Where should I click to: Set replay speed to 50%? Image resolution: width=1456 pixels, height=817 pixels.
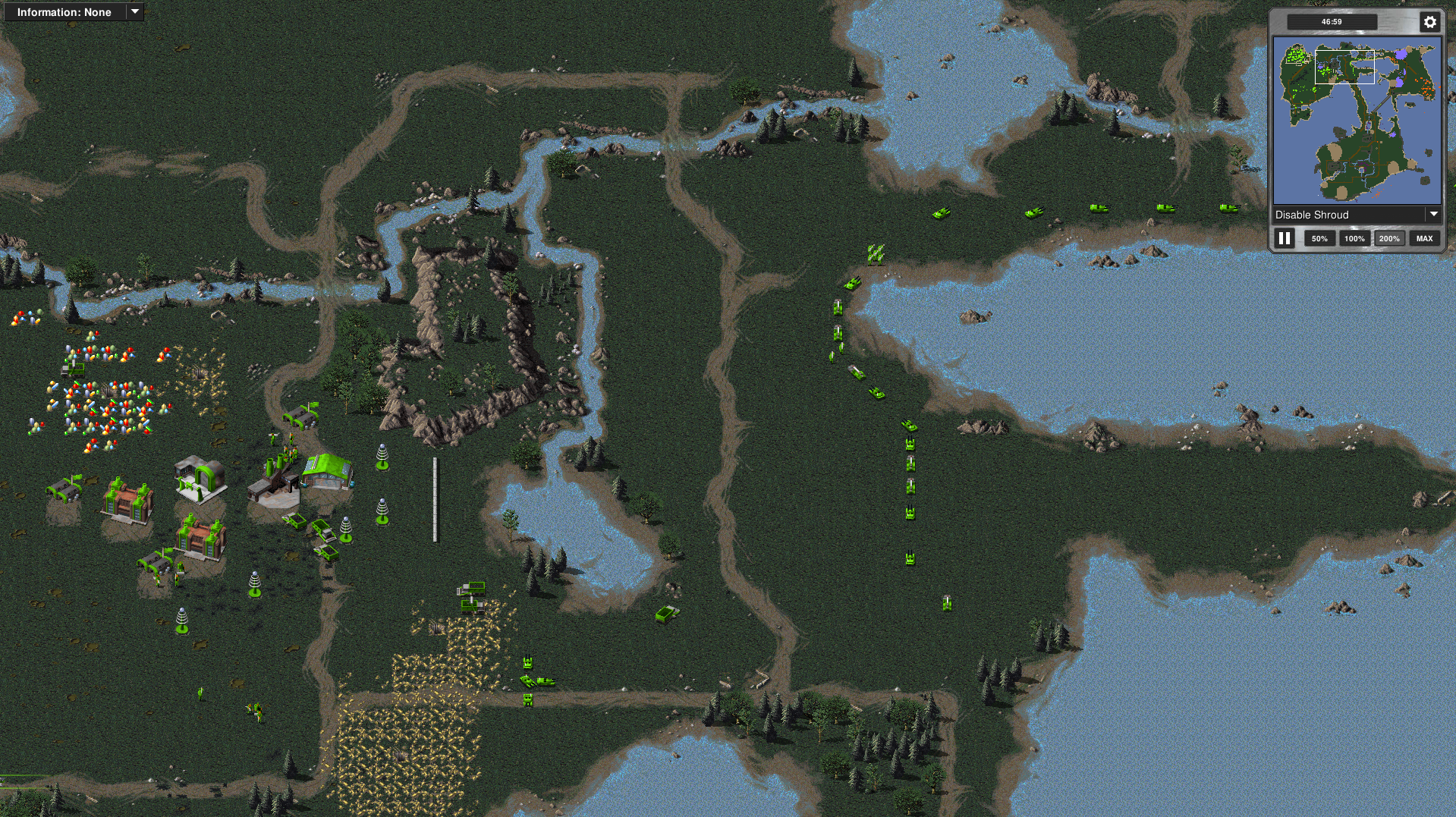coord(1319,238)
